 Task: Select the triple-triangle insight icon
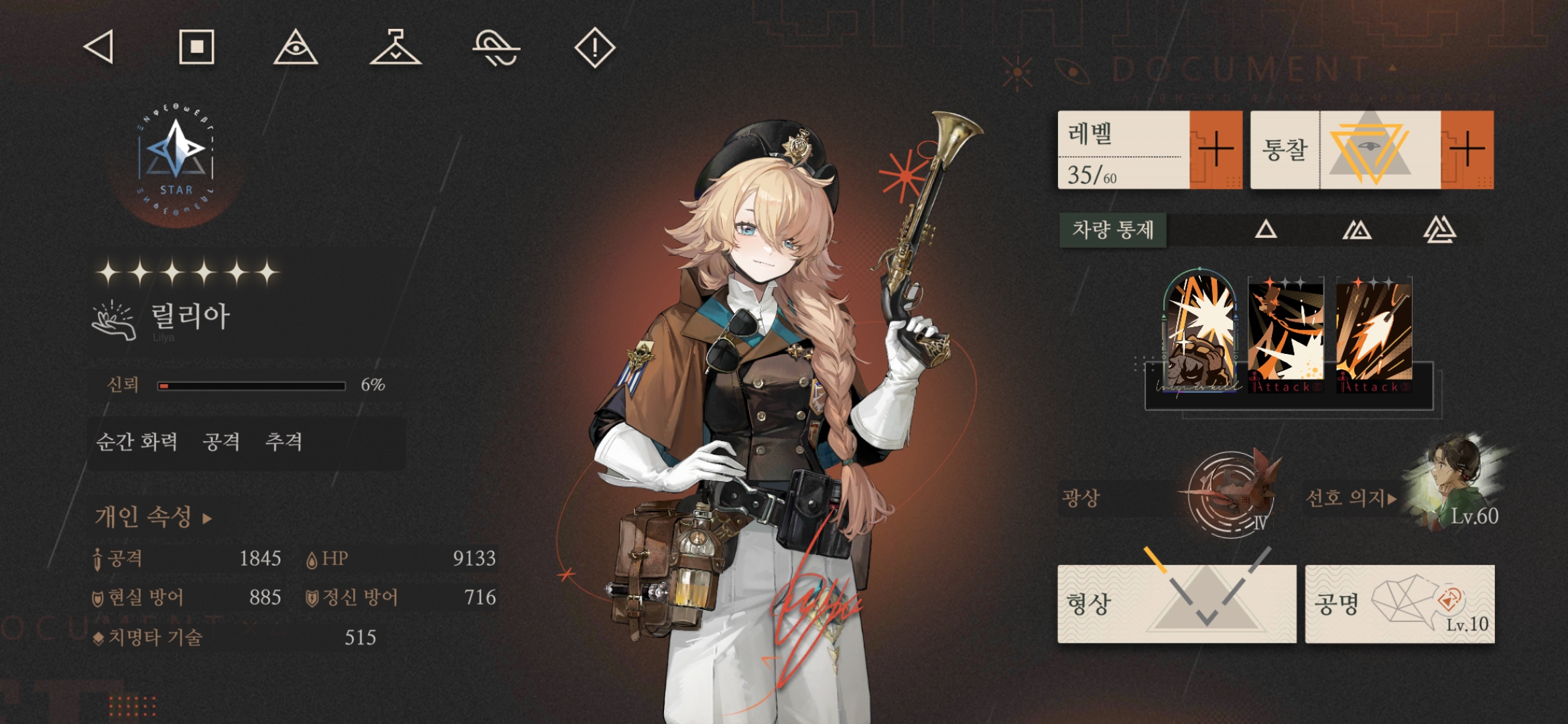click(x=1439, y=230)
